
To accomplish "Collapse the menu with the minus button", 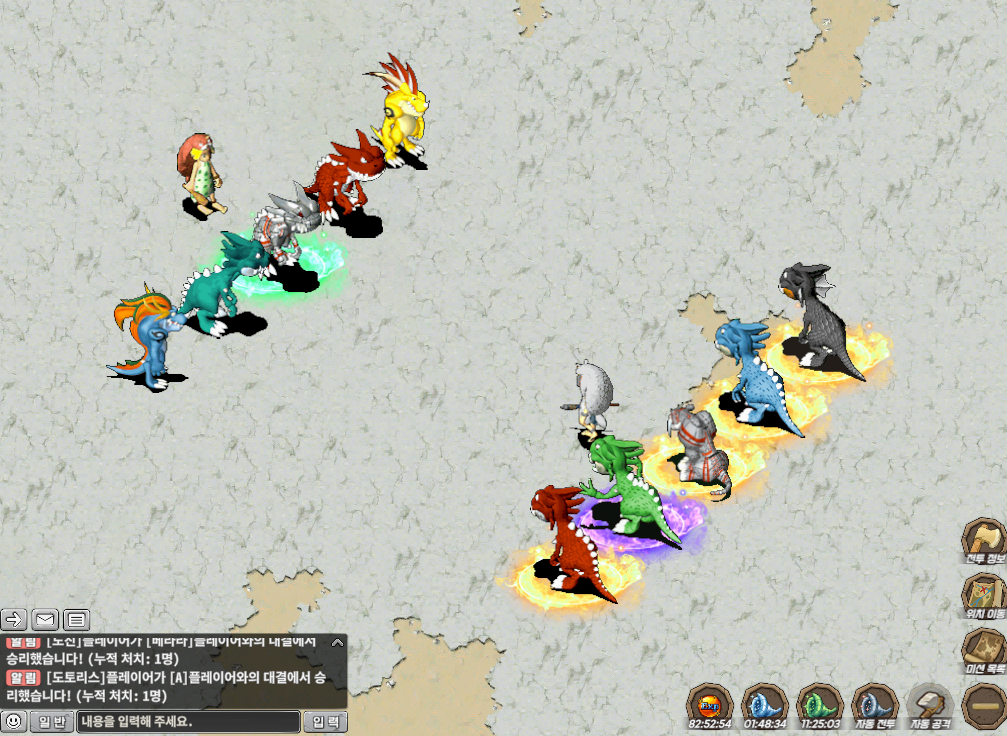I will [x=983, y=706].
